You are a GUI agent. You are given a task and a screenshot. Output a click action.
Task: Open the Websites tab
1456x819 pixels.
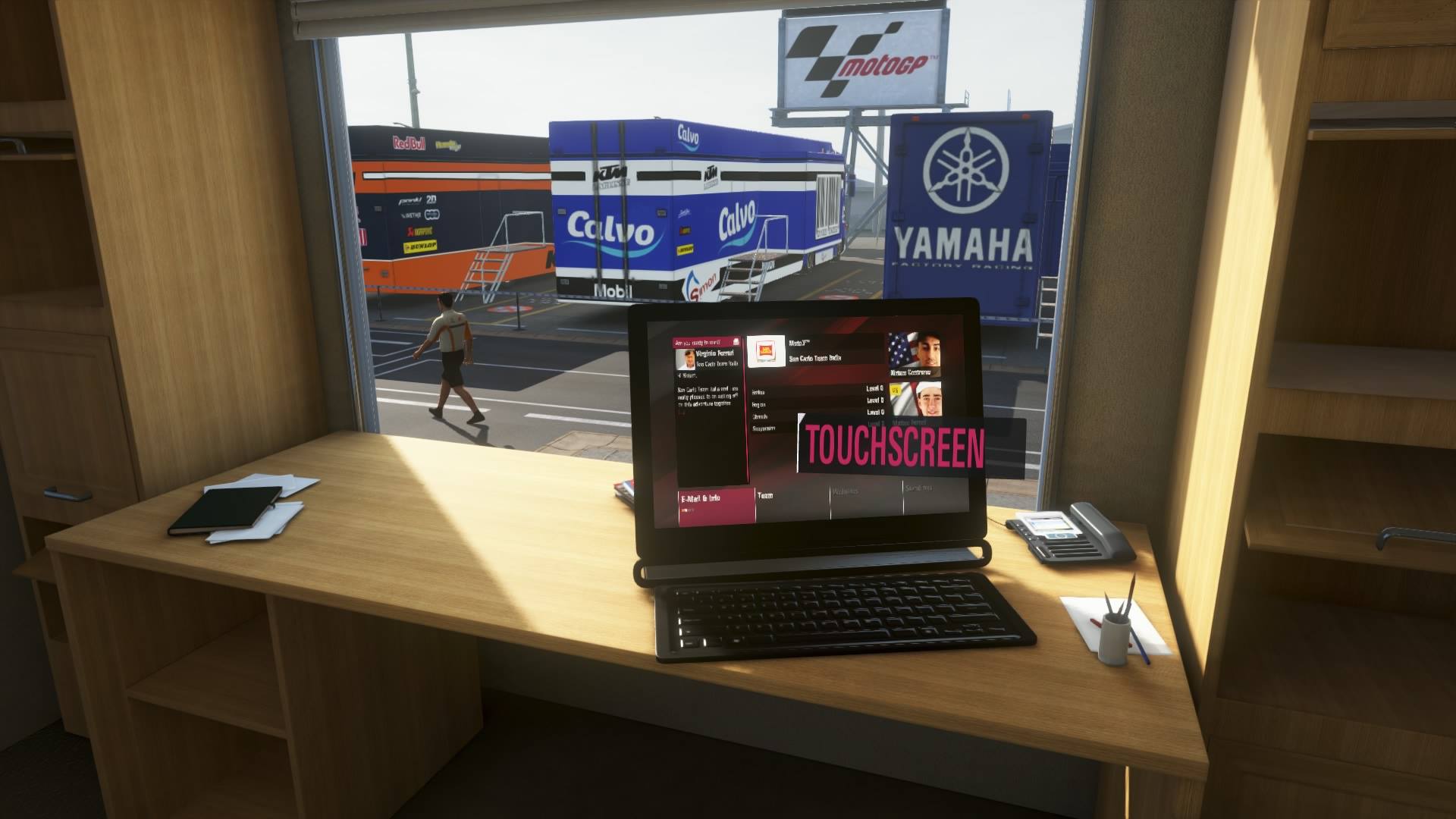click(x=846, y=491)
